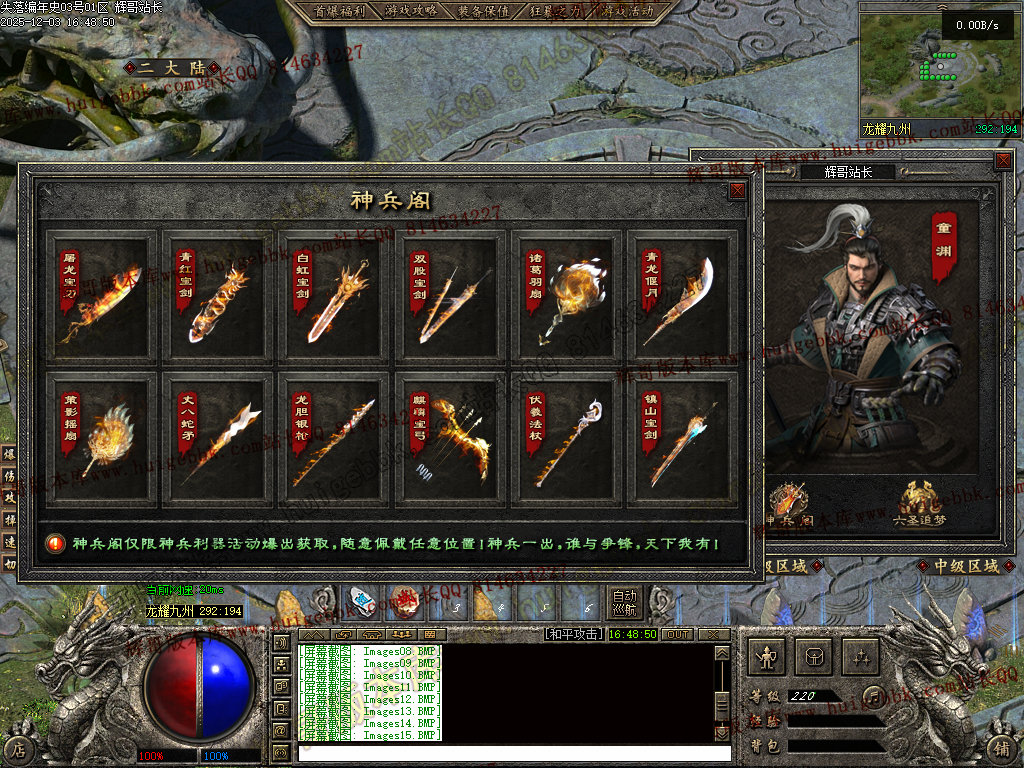Open the 装备保值 top menu
The height and width of the screenshot is (768, 1024).
484,11
